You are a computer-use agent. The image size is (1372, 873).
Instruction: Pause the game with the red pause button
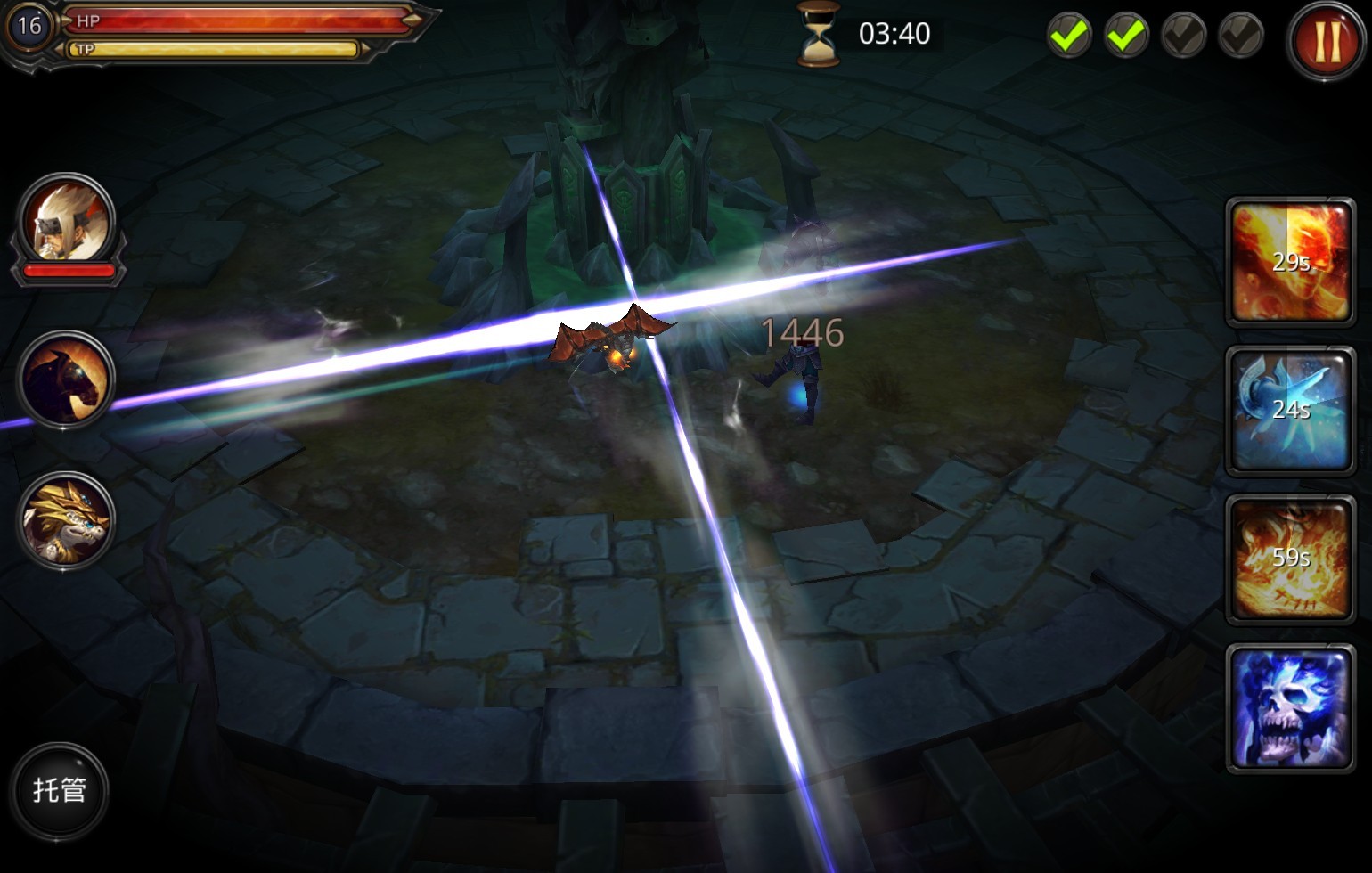pyautogui.click(x=1325, y=39)
